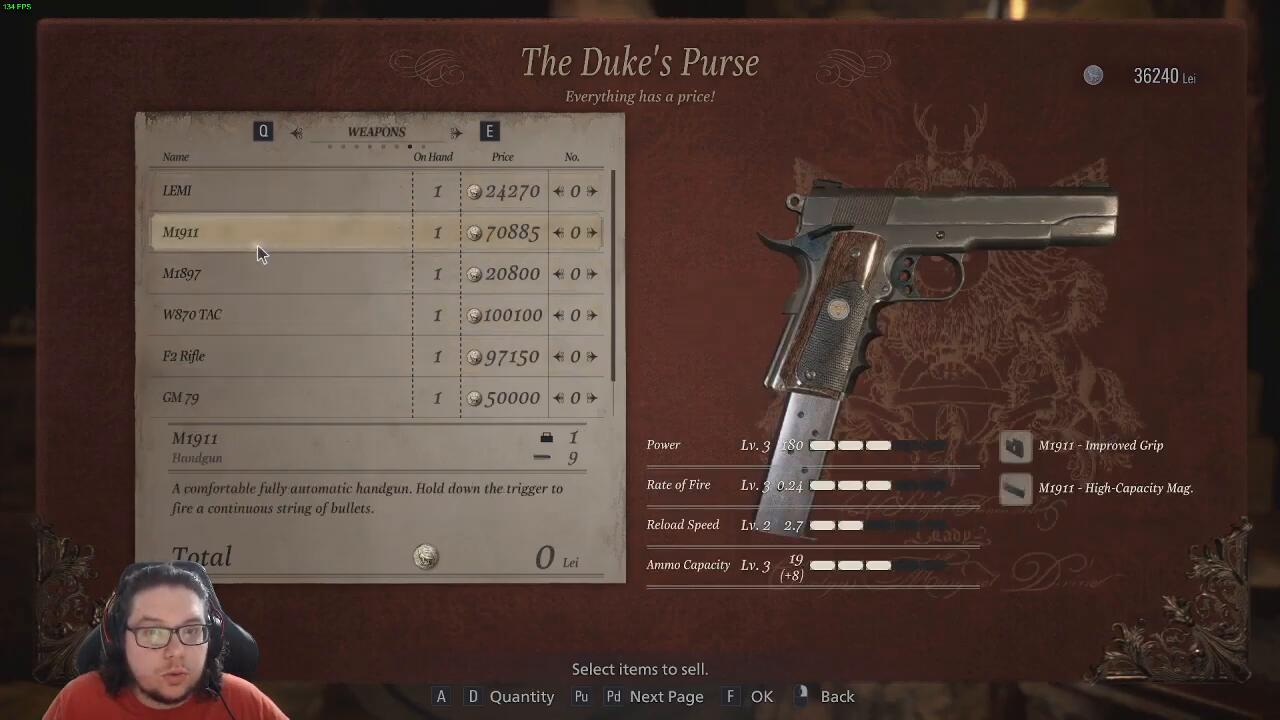Pick the W870 TAC row
The image size is (1280, 720).
[x=280, y=315]
